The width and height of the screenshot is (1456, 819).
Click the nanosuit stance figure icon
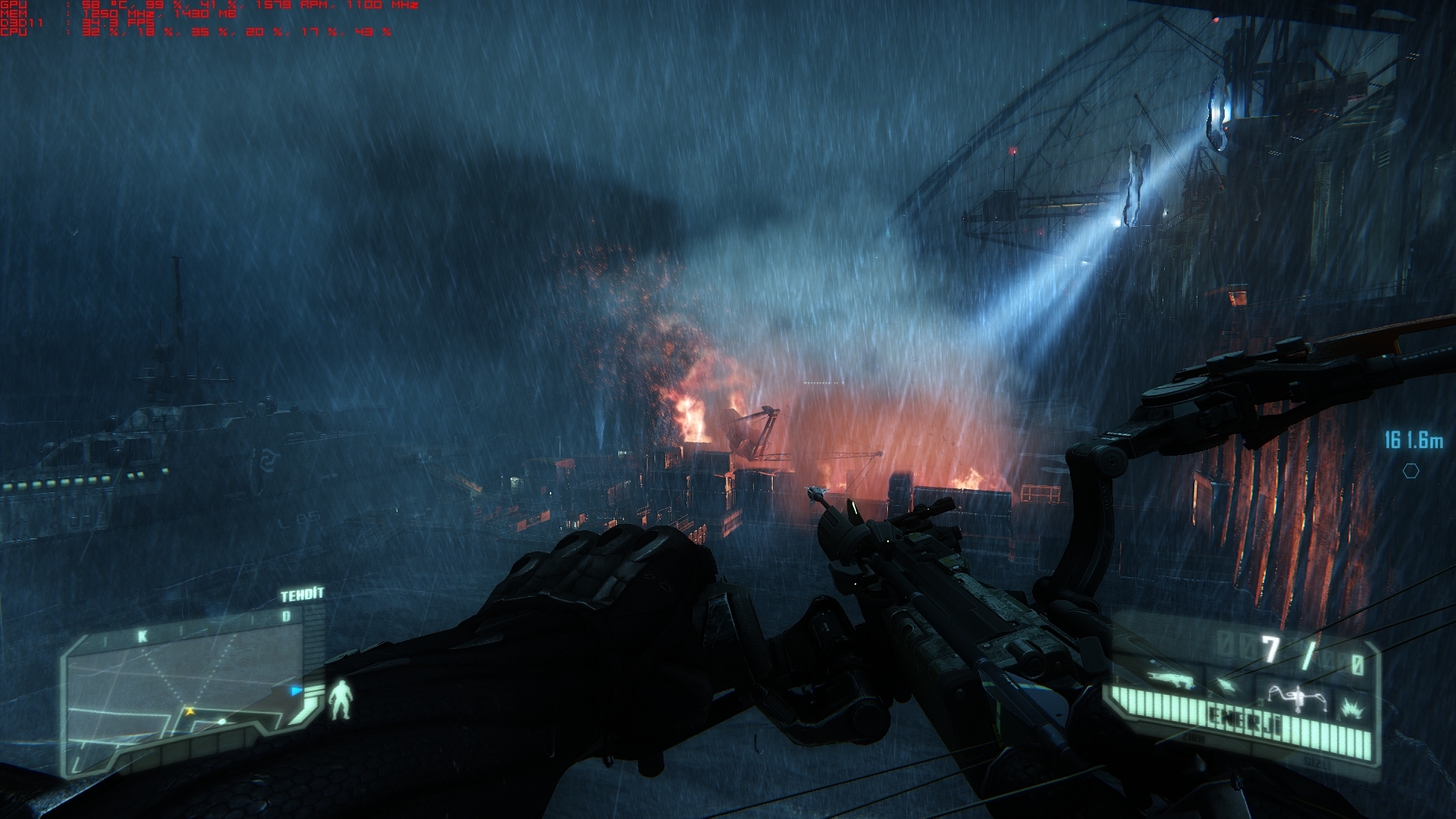[x=342, y=699]
